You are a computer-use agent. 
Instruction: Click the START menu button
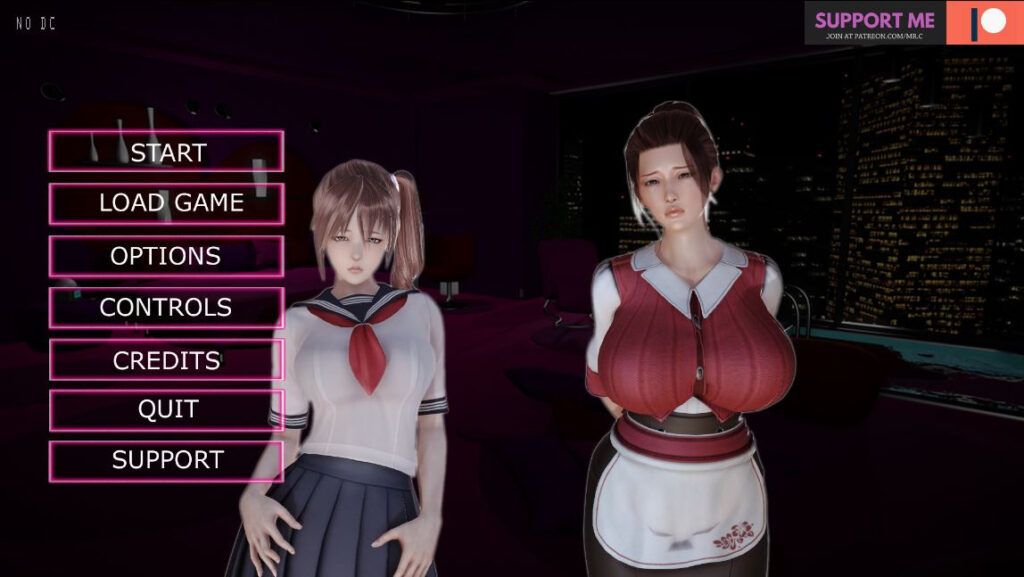click(x=166, y=152)
